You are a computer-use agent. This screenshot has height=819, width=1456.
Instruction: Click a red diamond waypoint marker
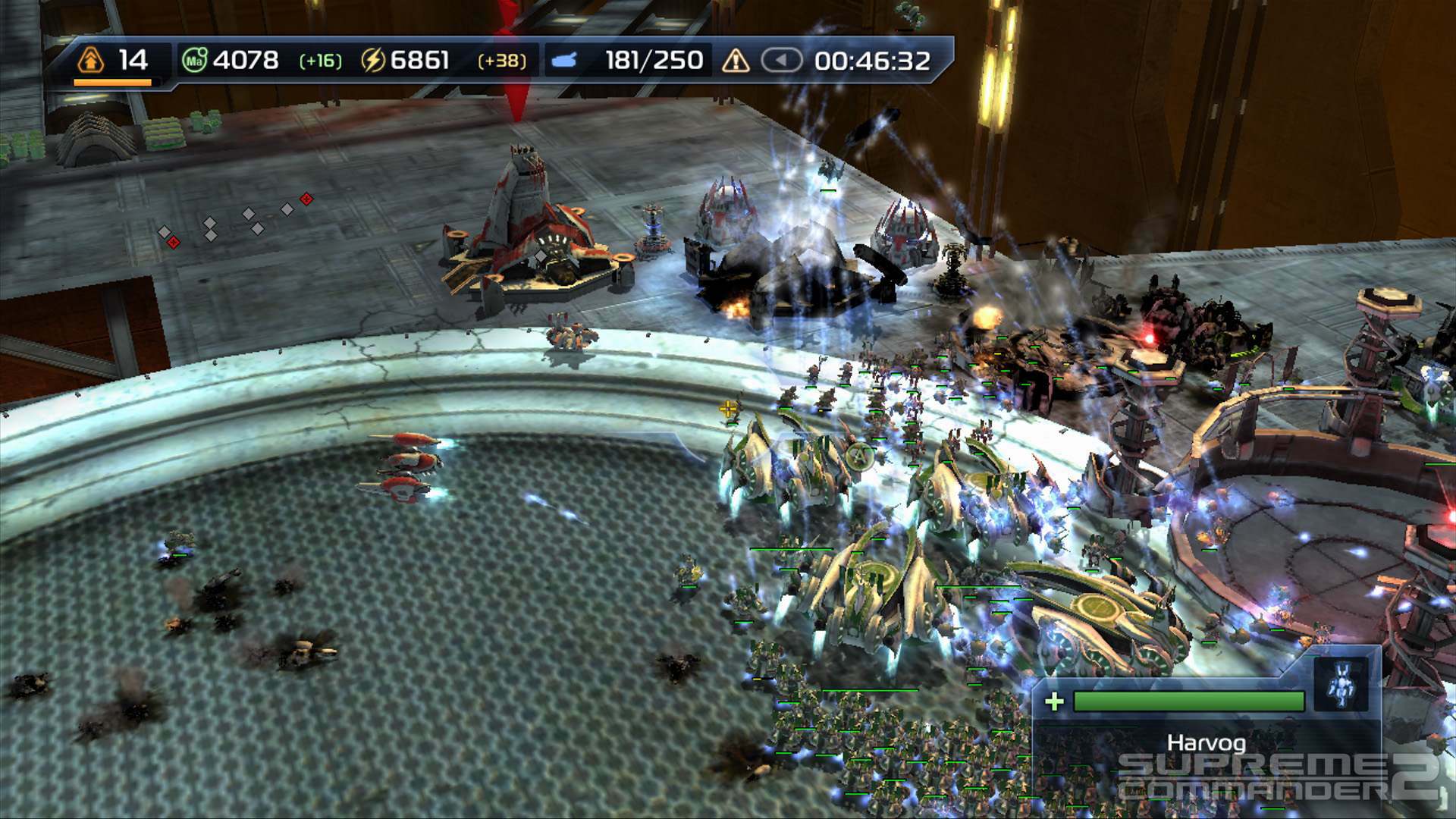tap(306, 200)
